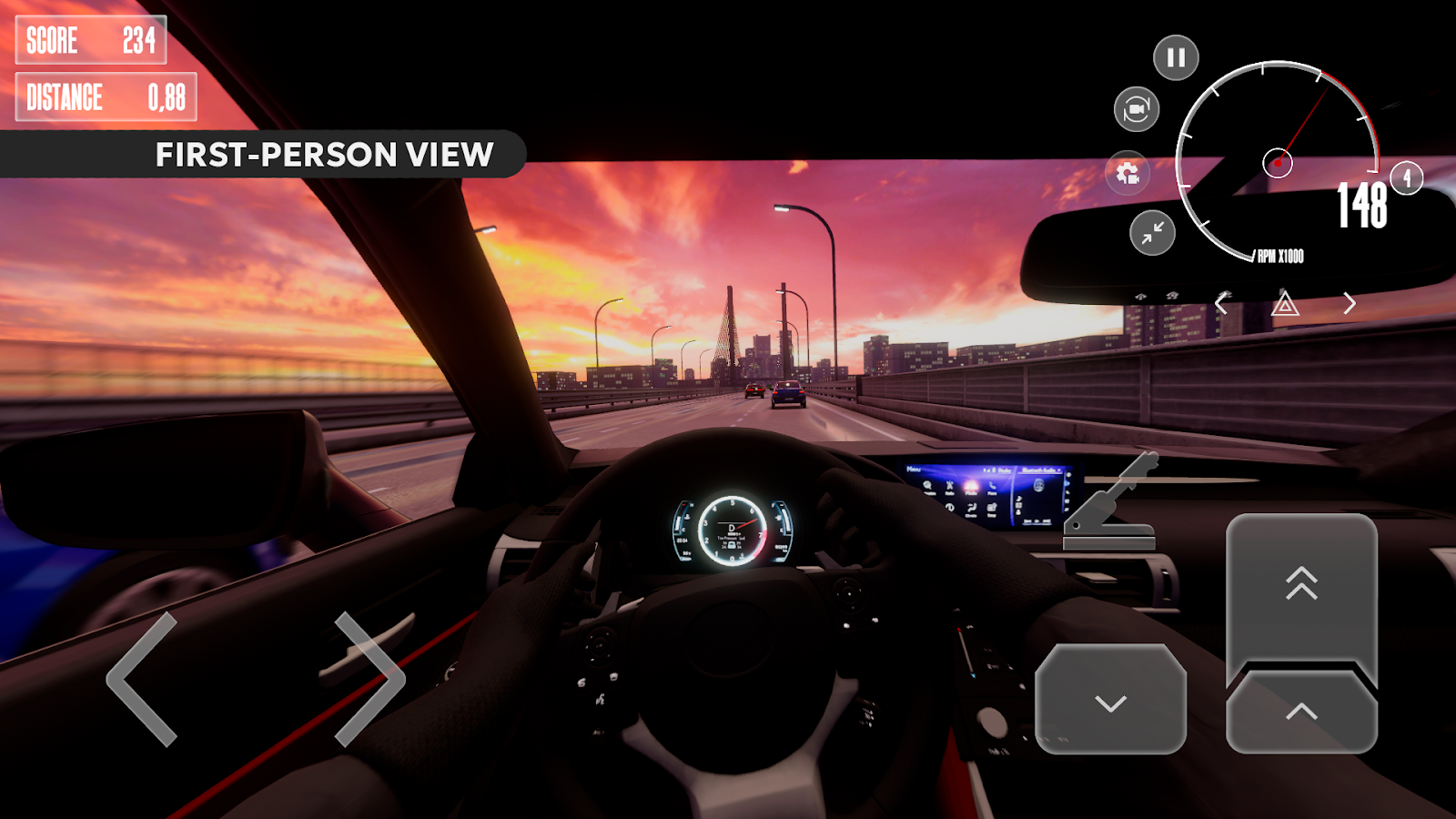Screen dimensions: 1456x819
Task: Hit the brake pedal with down chevron
Action: point(1110,699)
